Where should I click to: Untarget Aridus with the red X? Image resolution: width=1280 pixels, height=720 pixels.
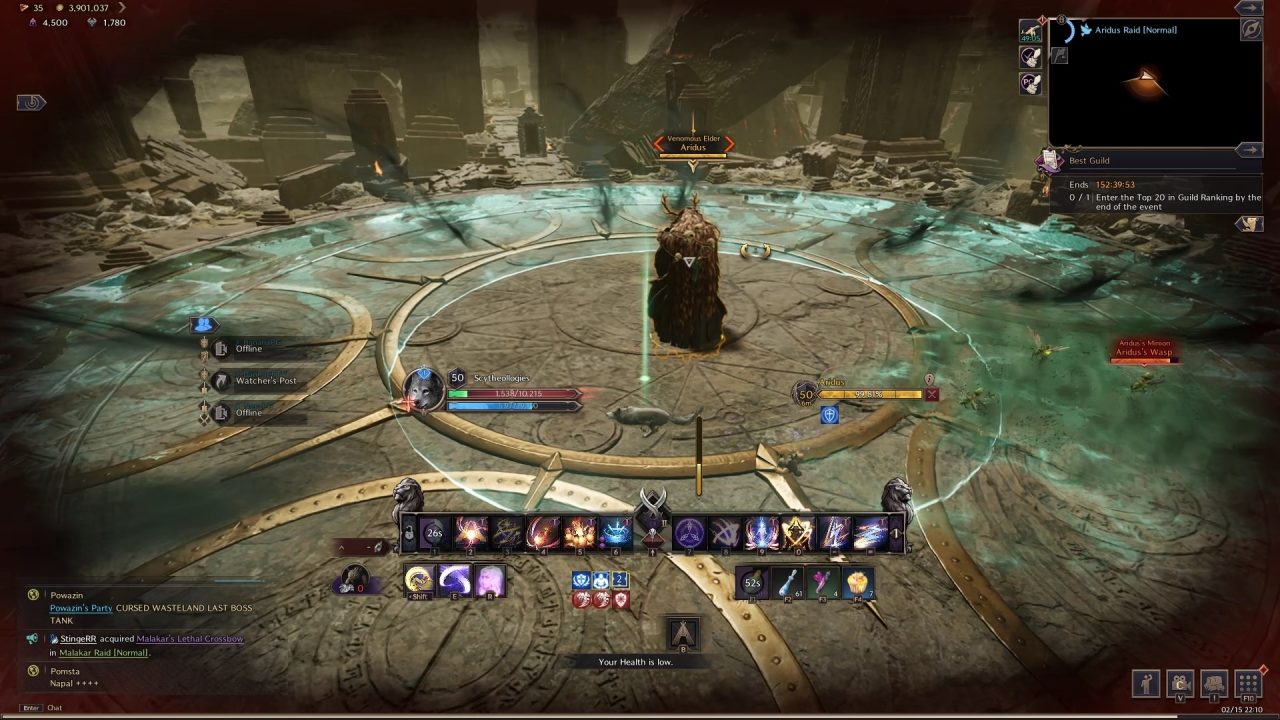934,393
